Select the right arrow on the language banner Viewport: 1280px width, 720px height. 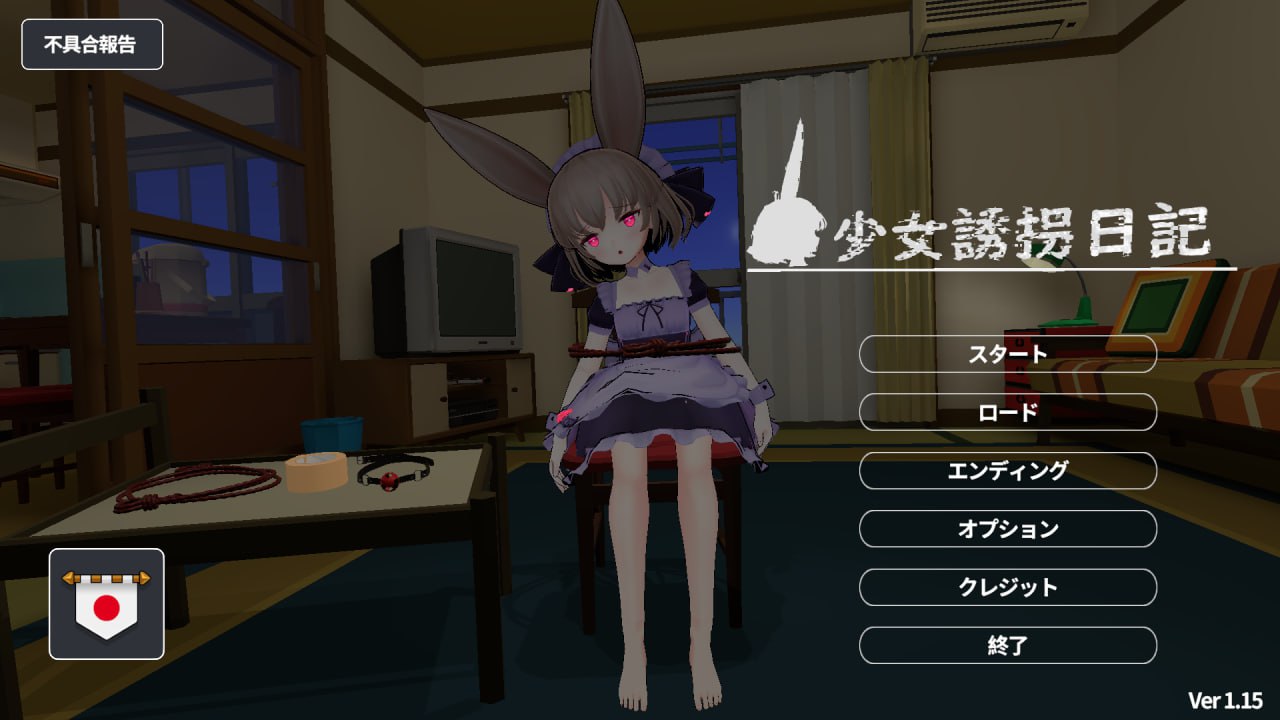(144, 578)
